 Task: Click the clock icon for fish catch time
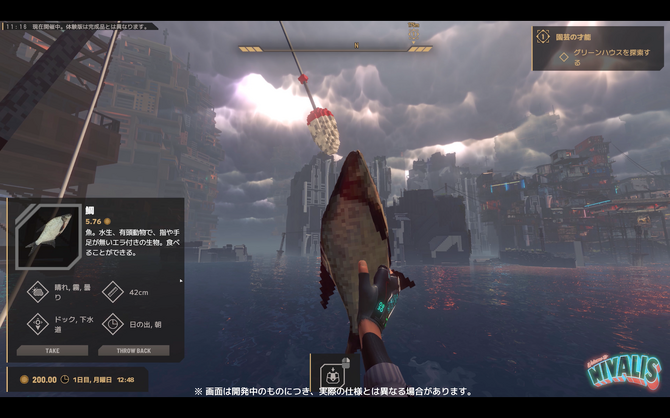click(x=112, y=323)
